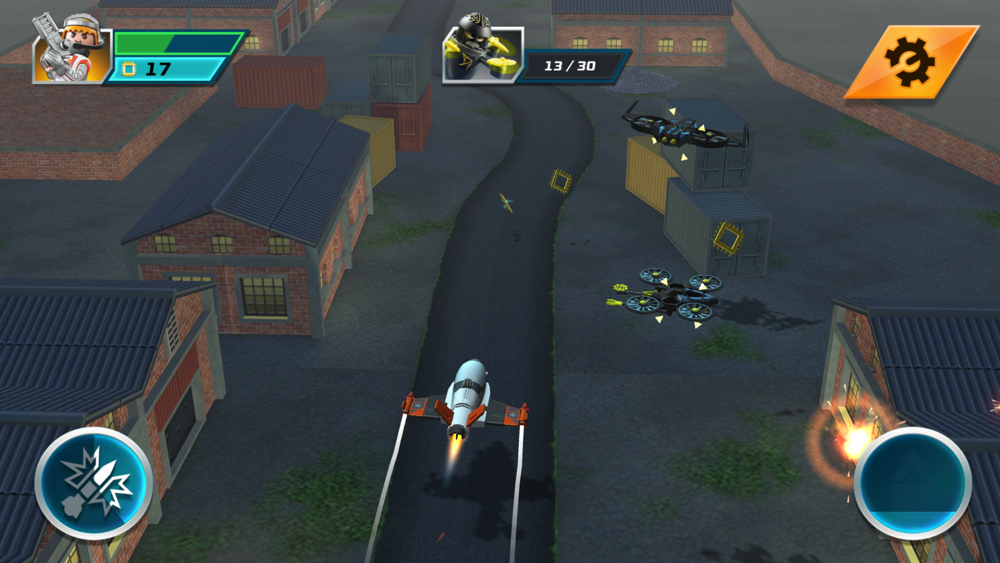Click the player character portrait
1000x563 pixels.
click(x=71, y=49)
